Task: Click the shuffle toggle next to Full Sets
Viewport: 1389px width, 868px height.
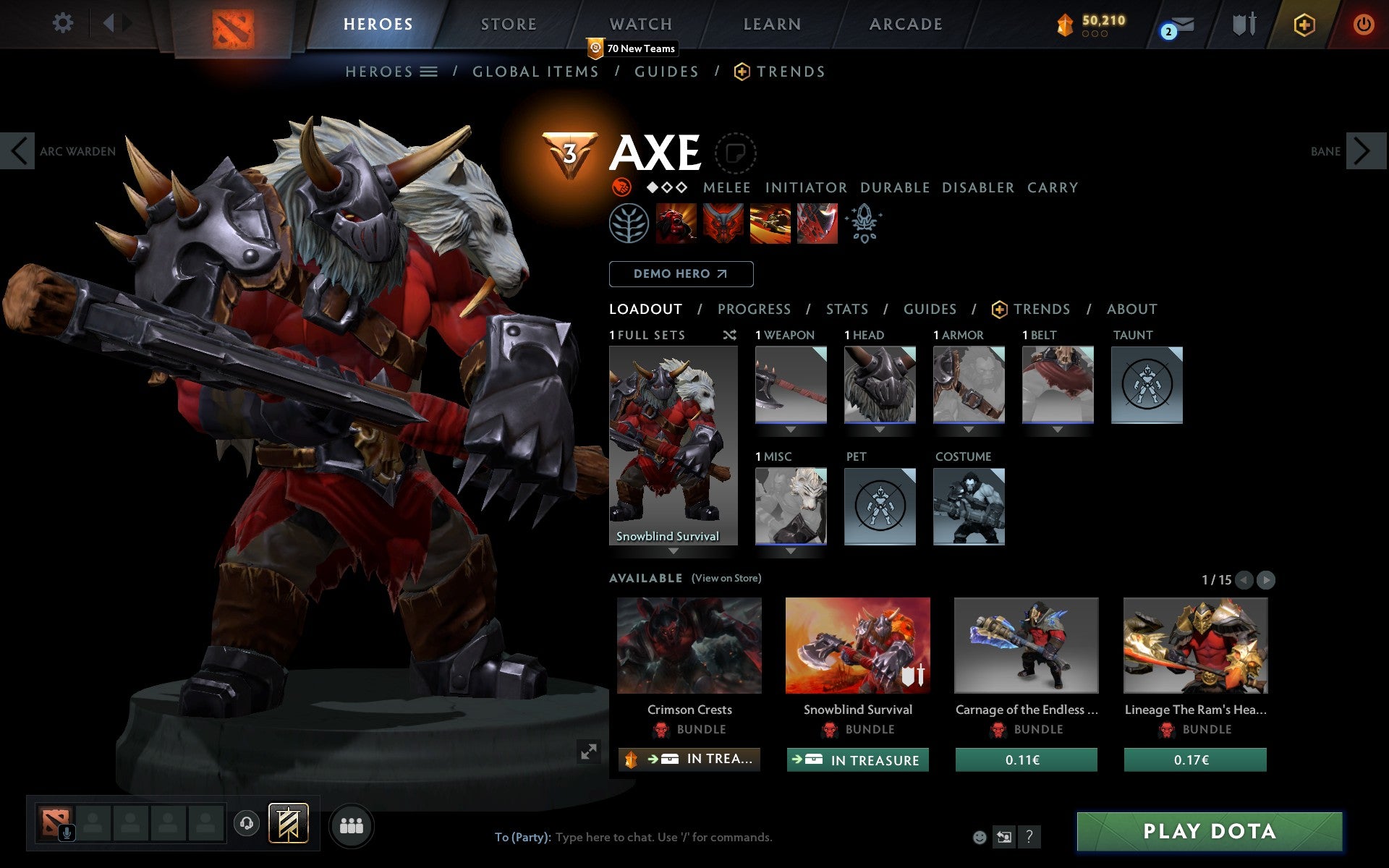Action: (x=729, y=335)
